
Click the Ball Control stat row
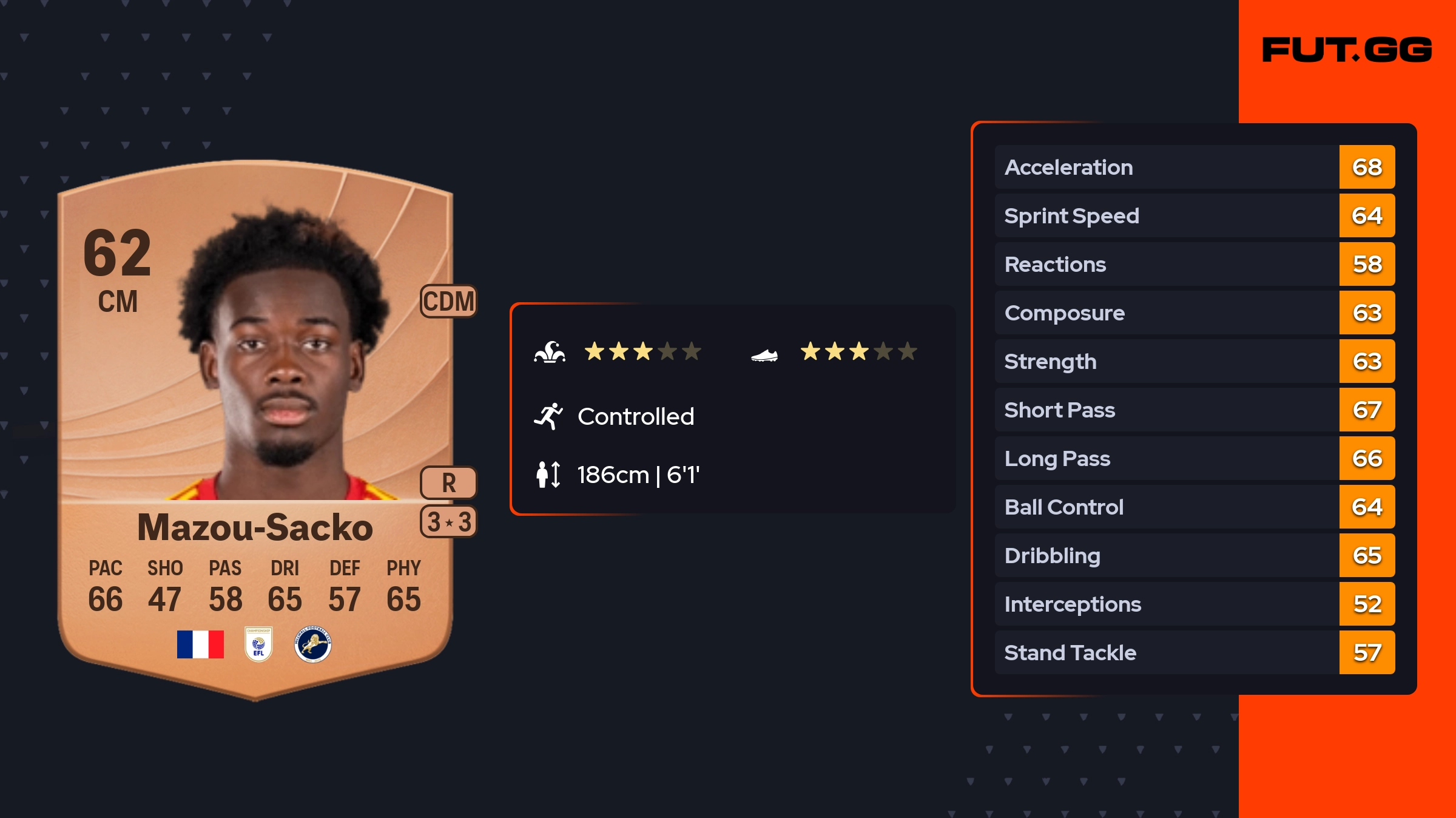(1194, 507)
